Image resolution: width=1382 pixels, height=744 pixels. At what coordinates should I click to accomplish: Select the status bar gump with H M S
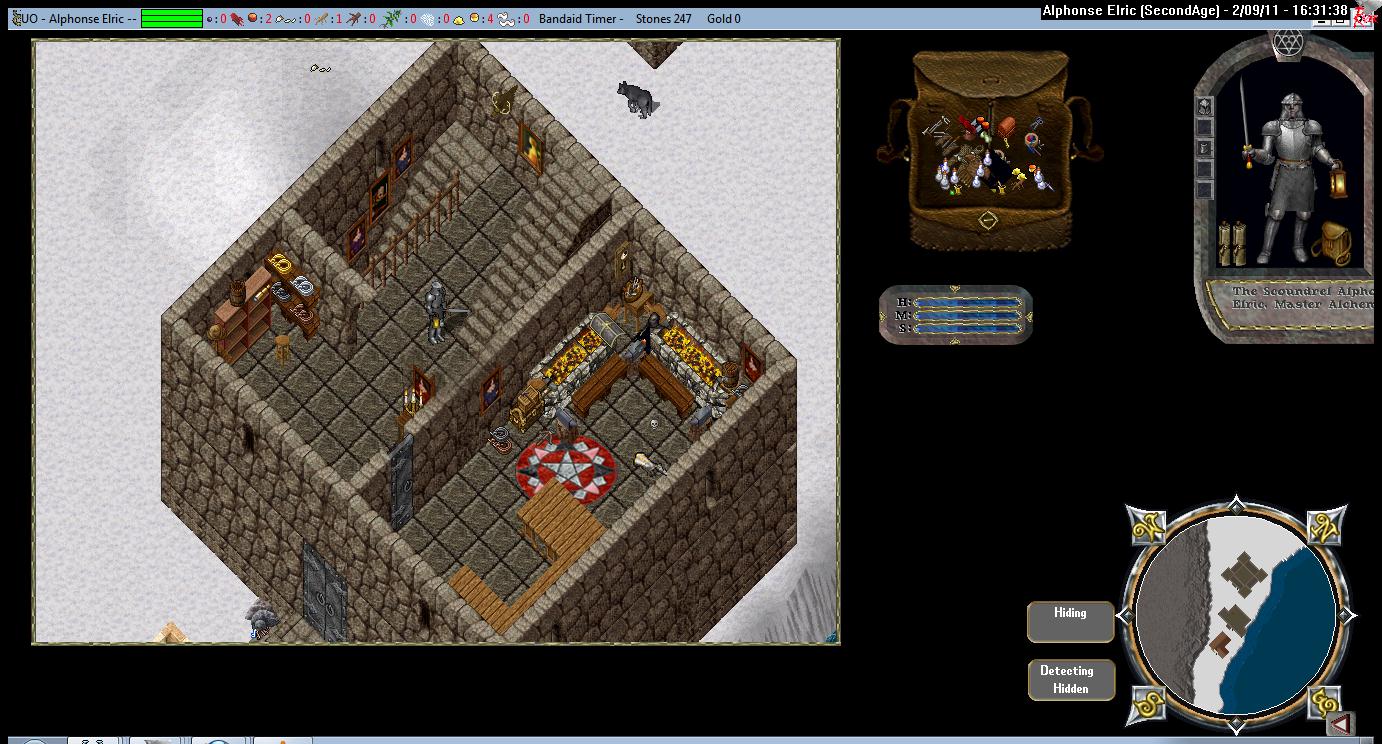coord(956,314)
